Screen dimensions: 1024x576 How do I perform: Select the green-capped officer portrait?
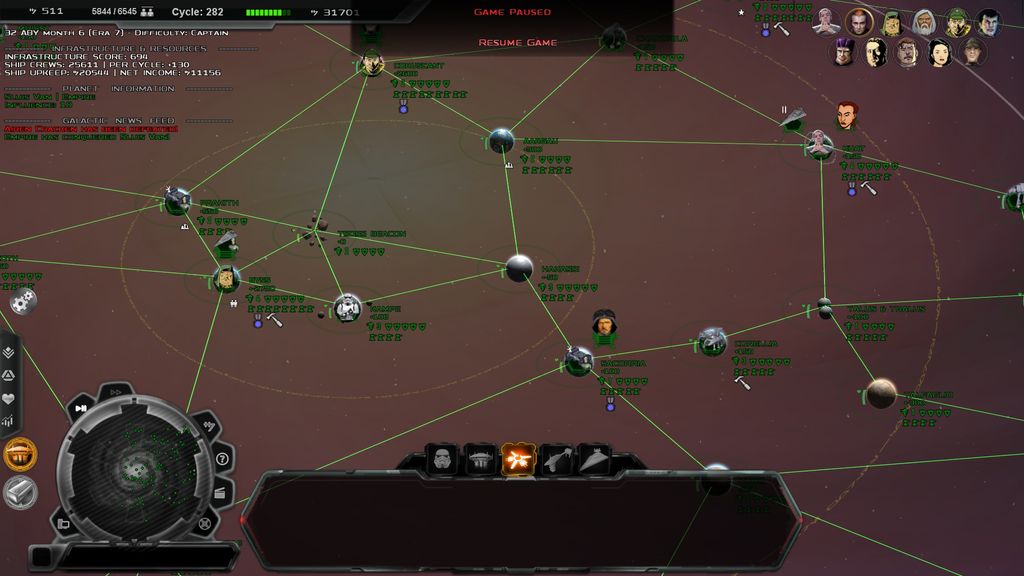click(956, 22)
